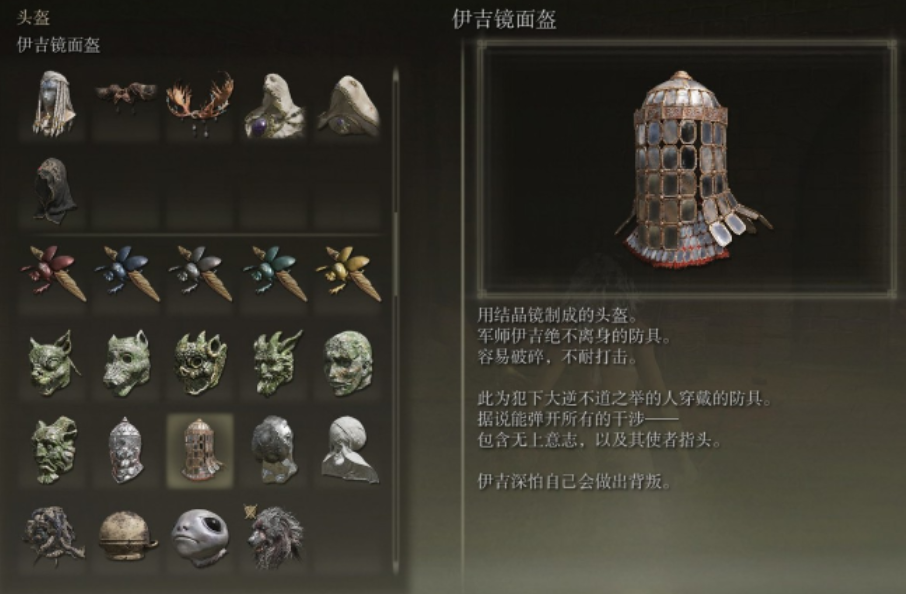Screen dimensions: 906x594
Task: Pick the golden scarab helm
Action: point(348,271)
